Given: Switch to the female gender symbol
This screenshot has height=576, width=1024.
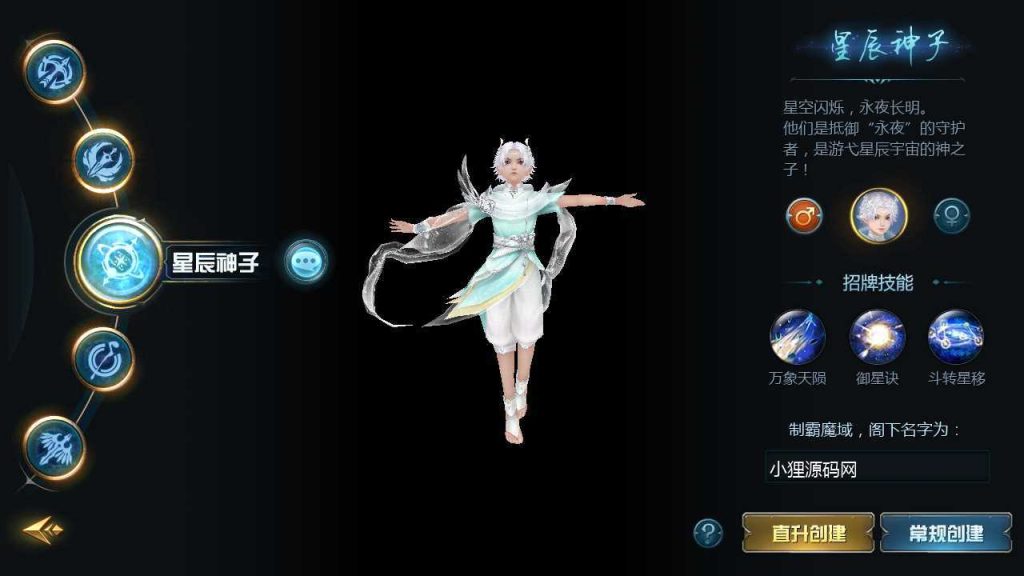Looking at the screenshot, I should click(951, 215).
